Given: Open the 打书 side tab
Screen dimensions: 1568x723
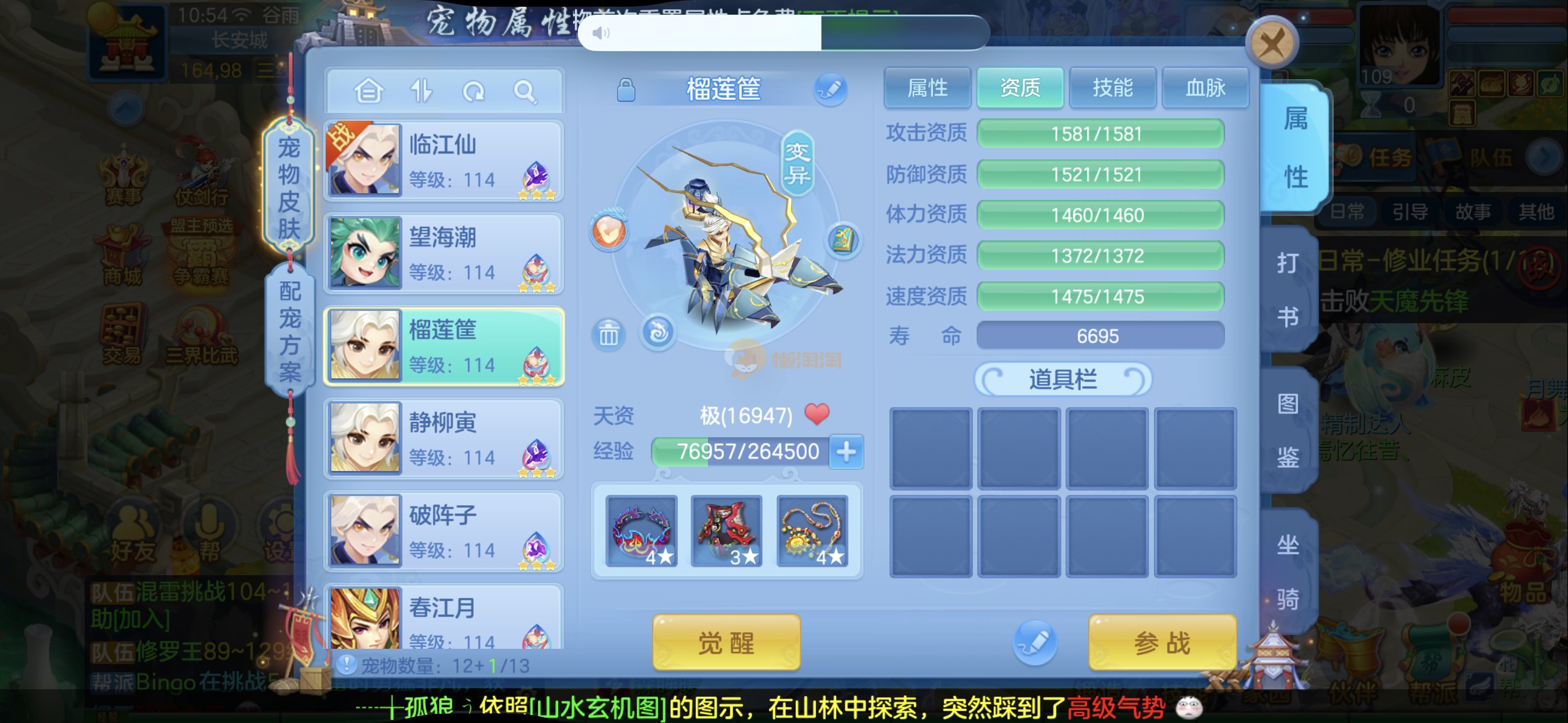Looking at the screenshot, I should pos(1288,289).
